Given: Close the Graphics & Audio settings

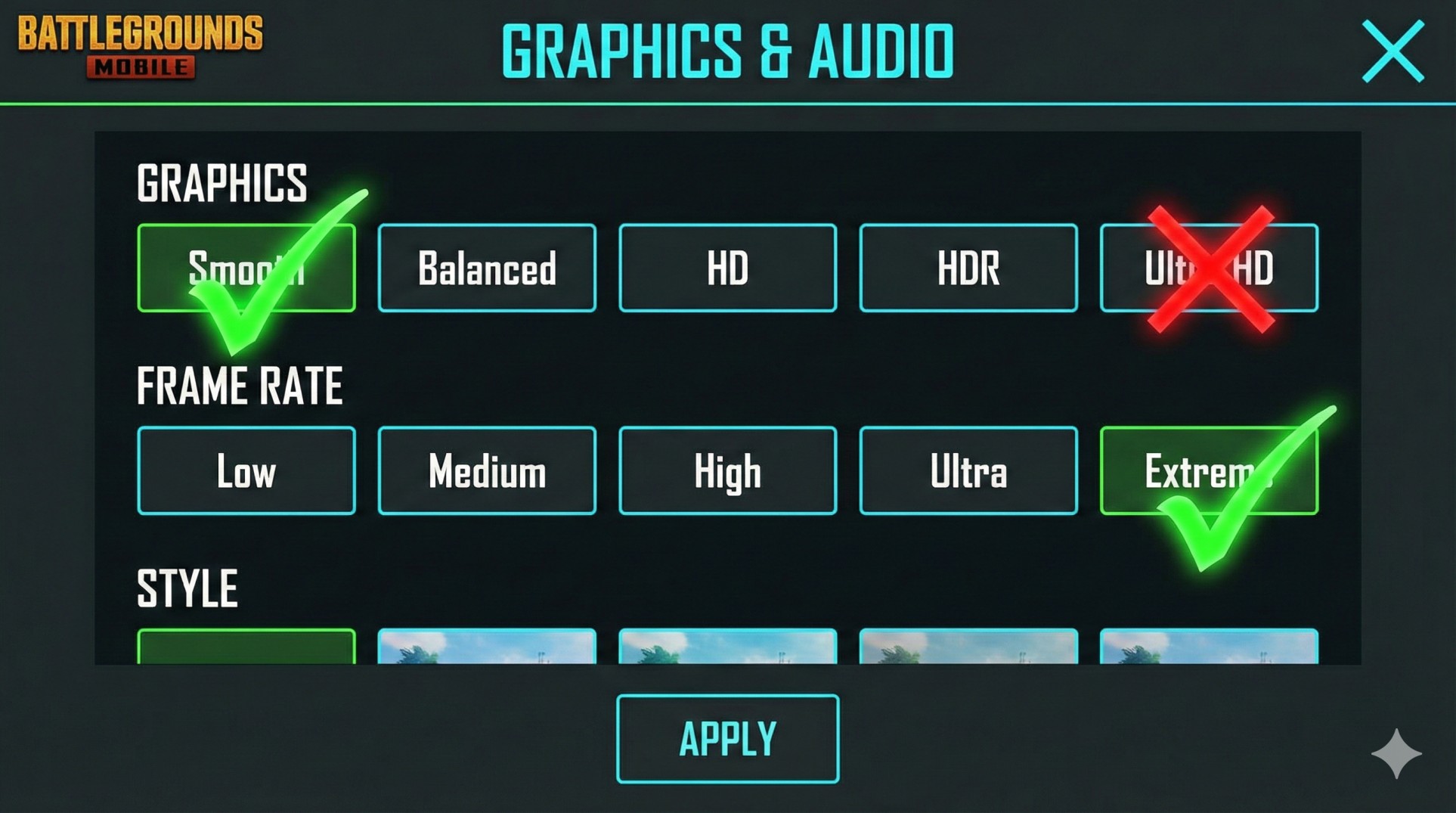Looking at the screenshot, I should [1393, 51].
